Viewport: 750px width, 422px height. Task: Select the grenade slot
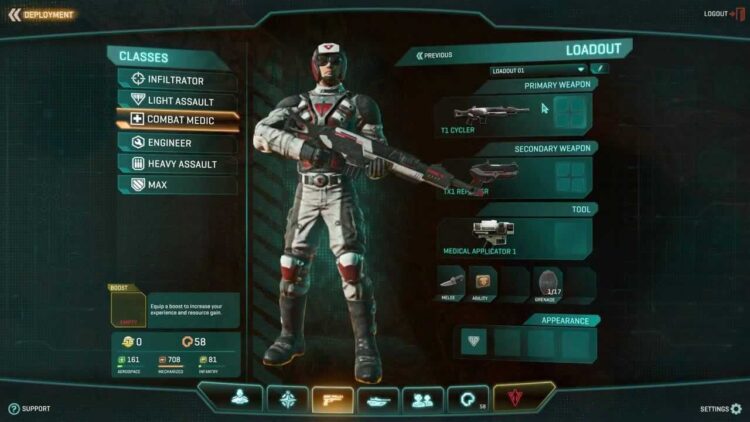pos(548,283)
